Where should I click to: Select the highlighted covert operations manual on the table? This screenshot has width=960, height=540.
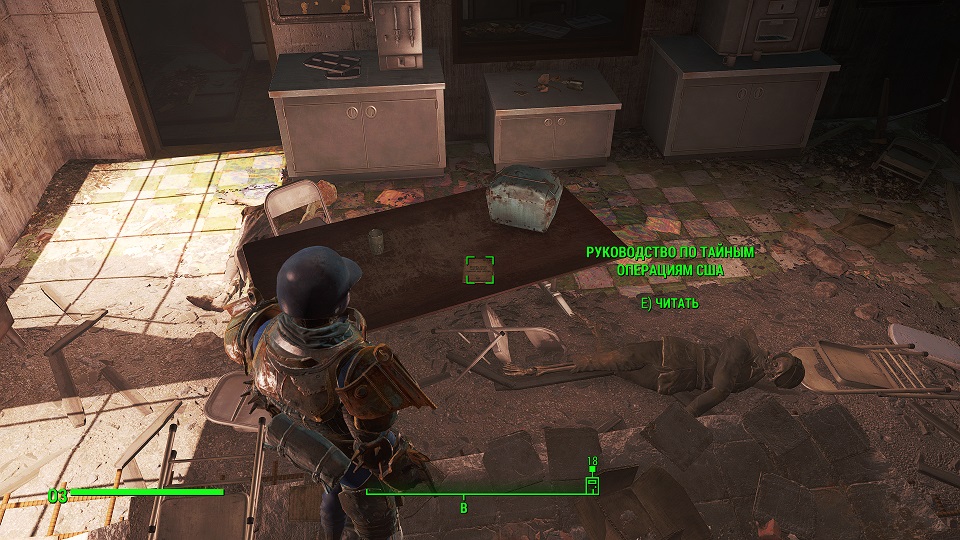tap(479, 270)
